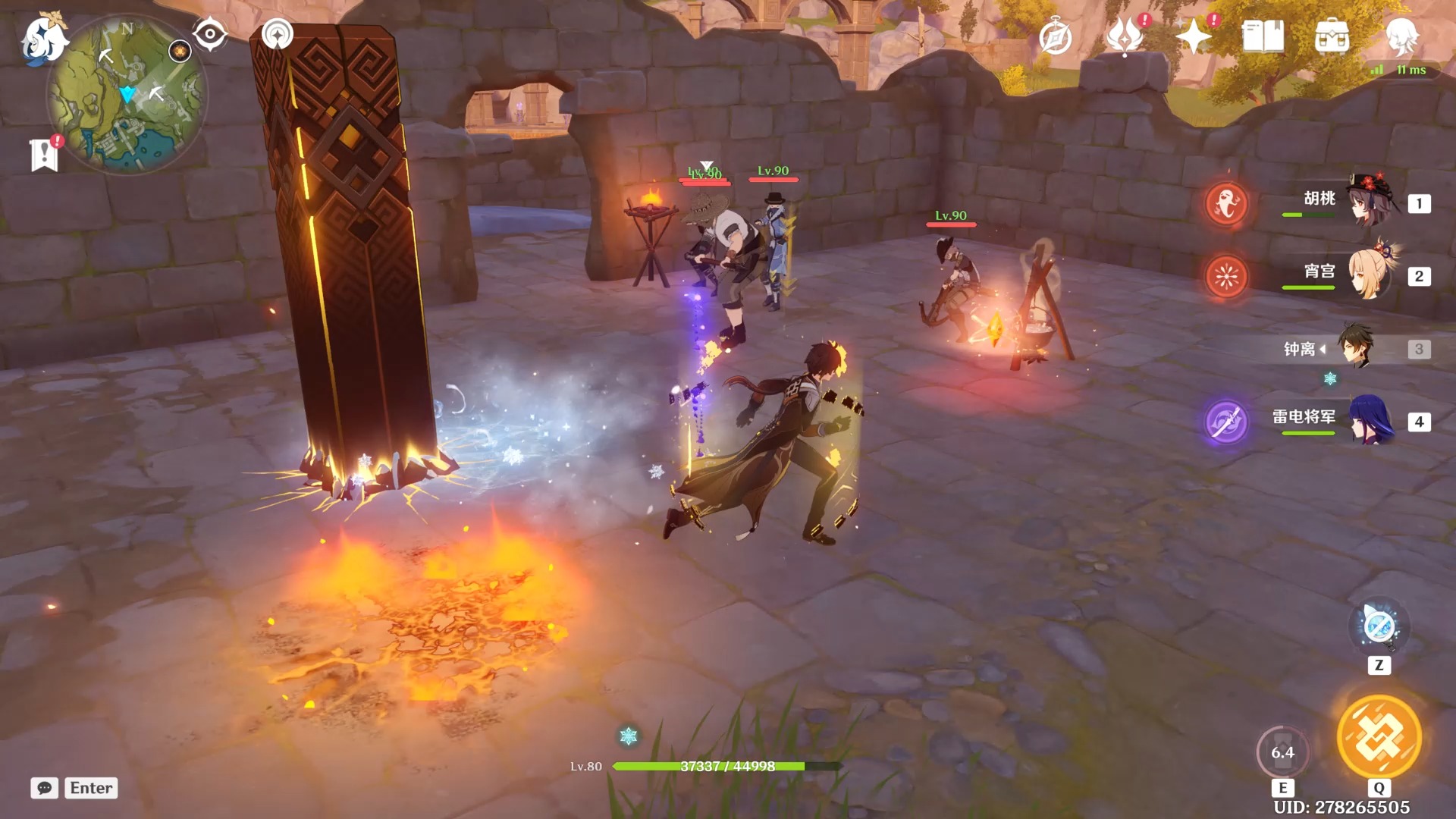Open the Archive book icon
This screenshot has width=1456, height=819.
click(x=1263, y=36)
